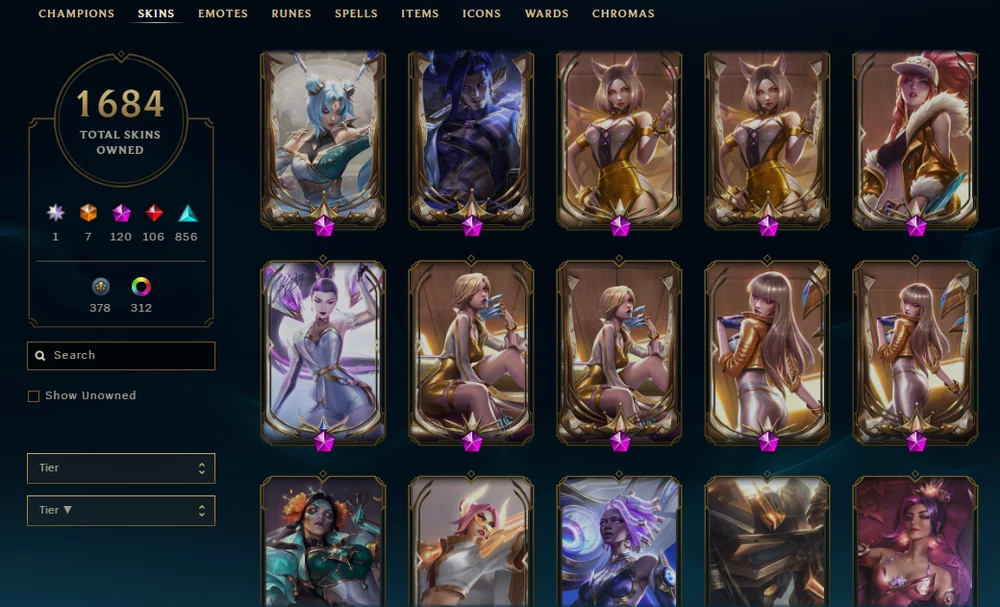The height and width of the screenshot is (607, 1000).
Task: Open the Tier dropdown with the down-triangle label
Action: point(121,510)
